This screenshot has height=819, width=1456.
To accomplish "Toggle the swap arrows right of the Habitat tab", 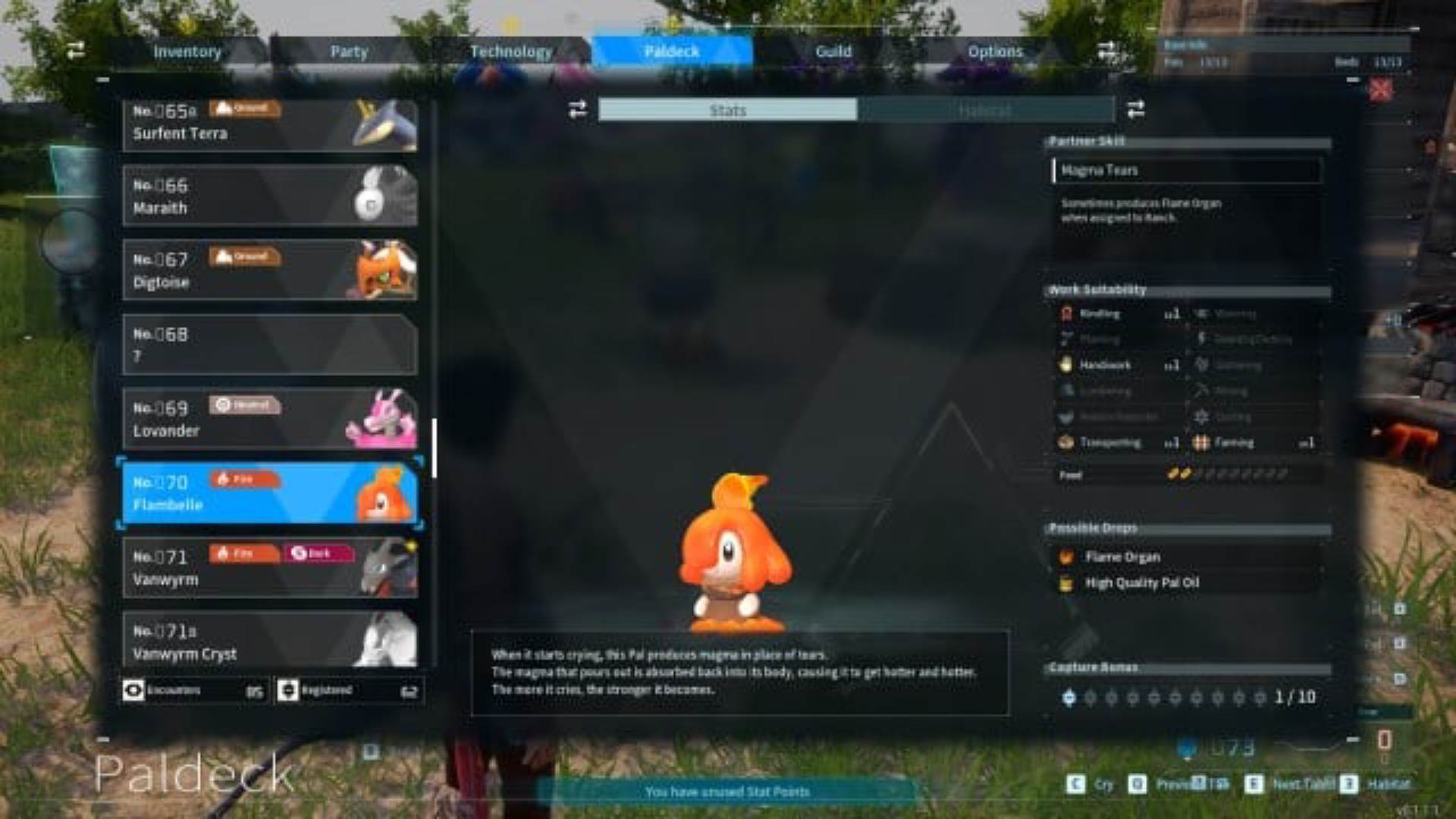I will (1135, 110).
